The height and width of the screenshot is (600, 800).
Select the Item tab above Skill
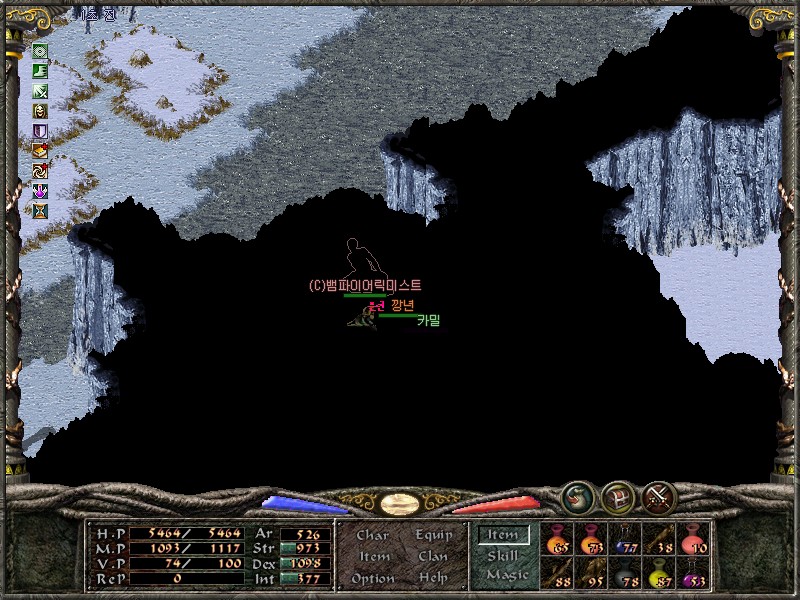(x=503, y=535)
